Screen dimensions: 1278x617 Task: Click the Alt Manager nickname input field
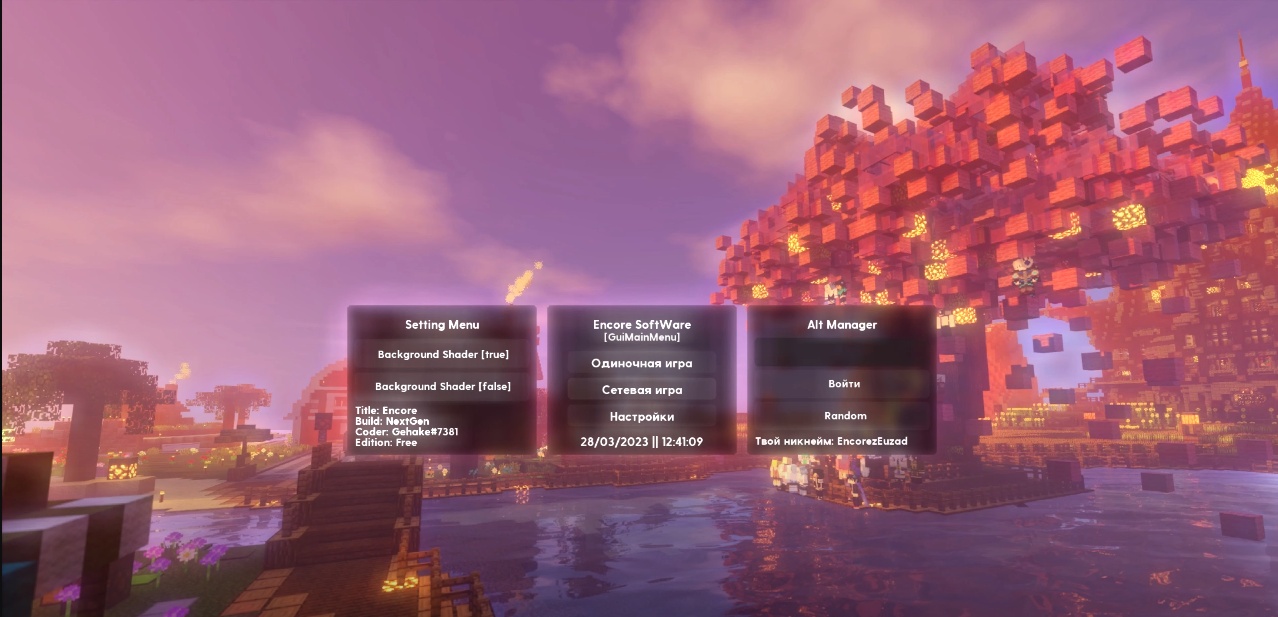(843, 352)
